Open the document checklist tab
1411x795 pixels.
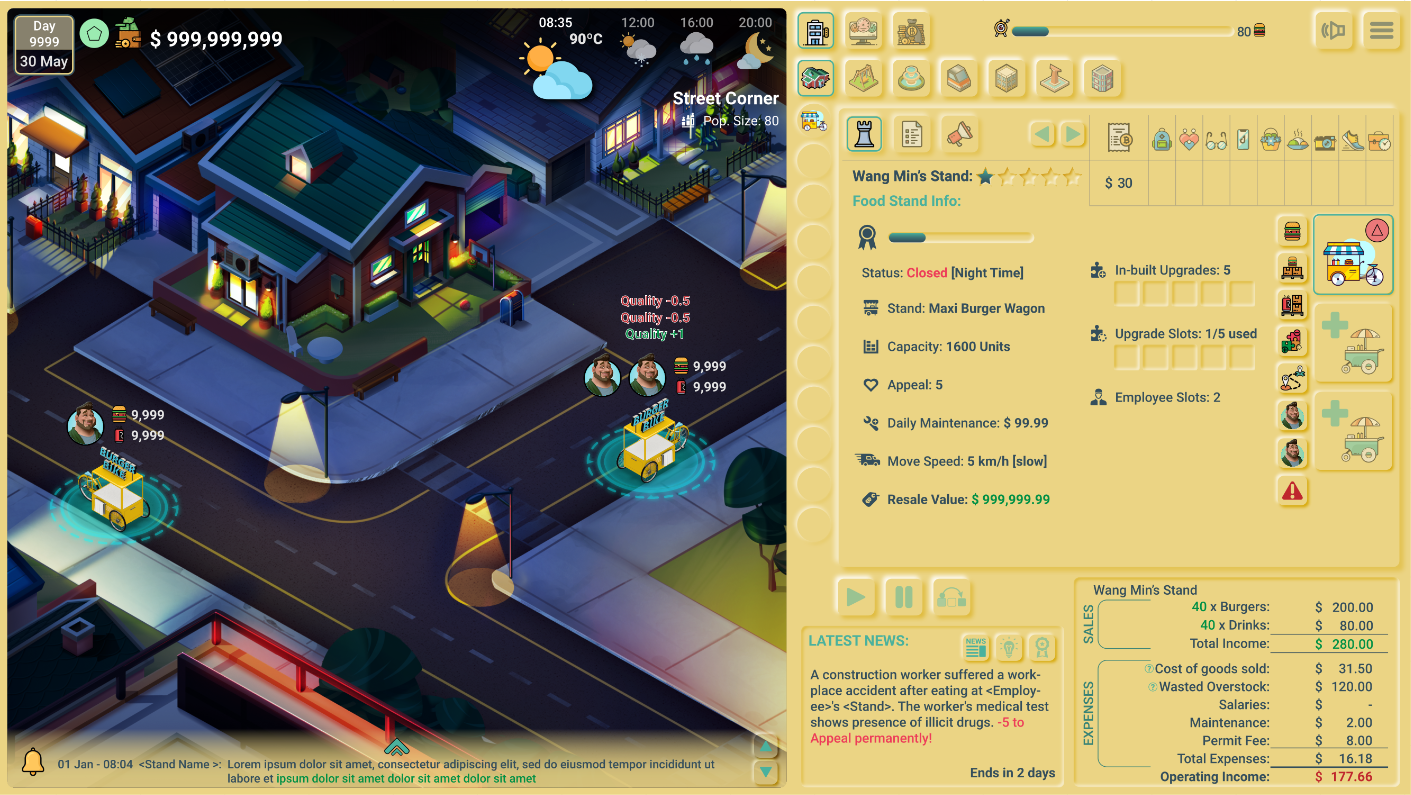911,134
